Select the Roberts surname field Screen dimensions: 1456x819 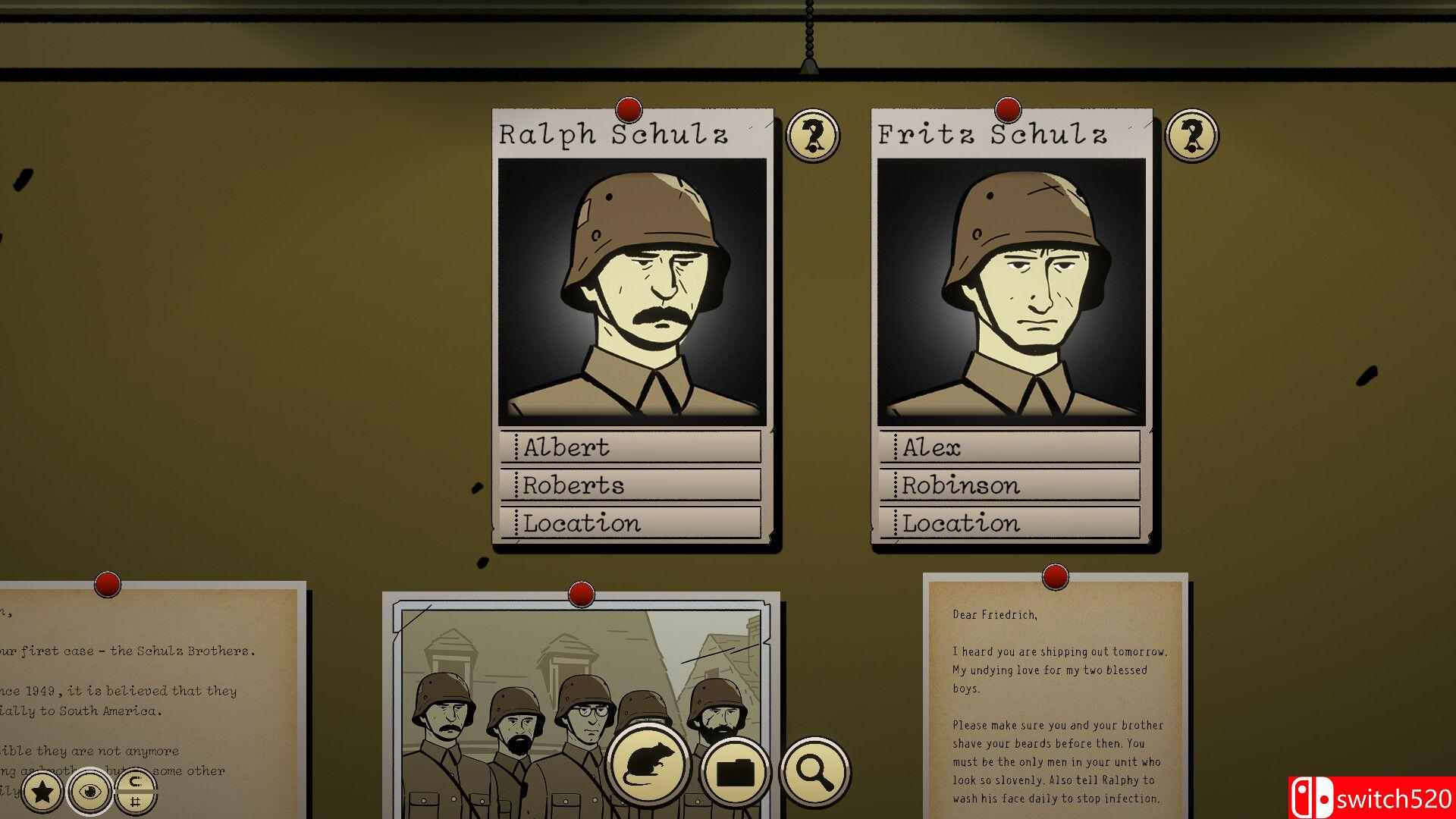[631, 485]
